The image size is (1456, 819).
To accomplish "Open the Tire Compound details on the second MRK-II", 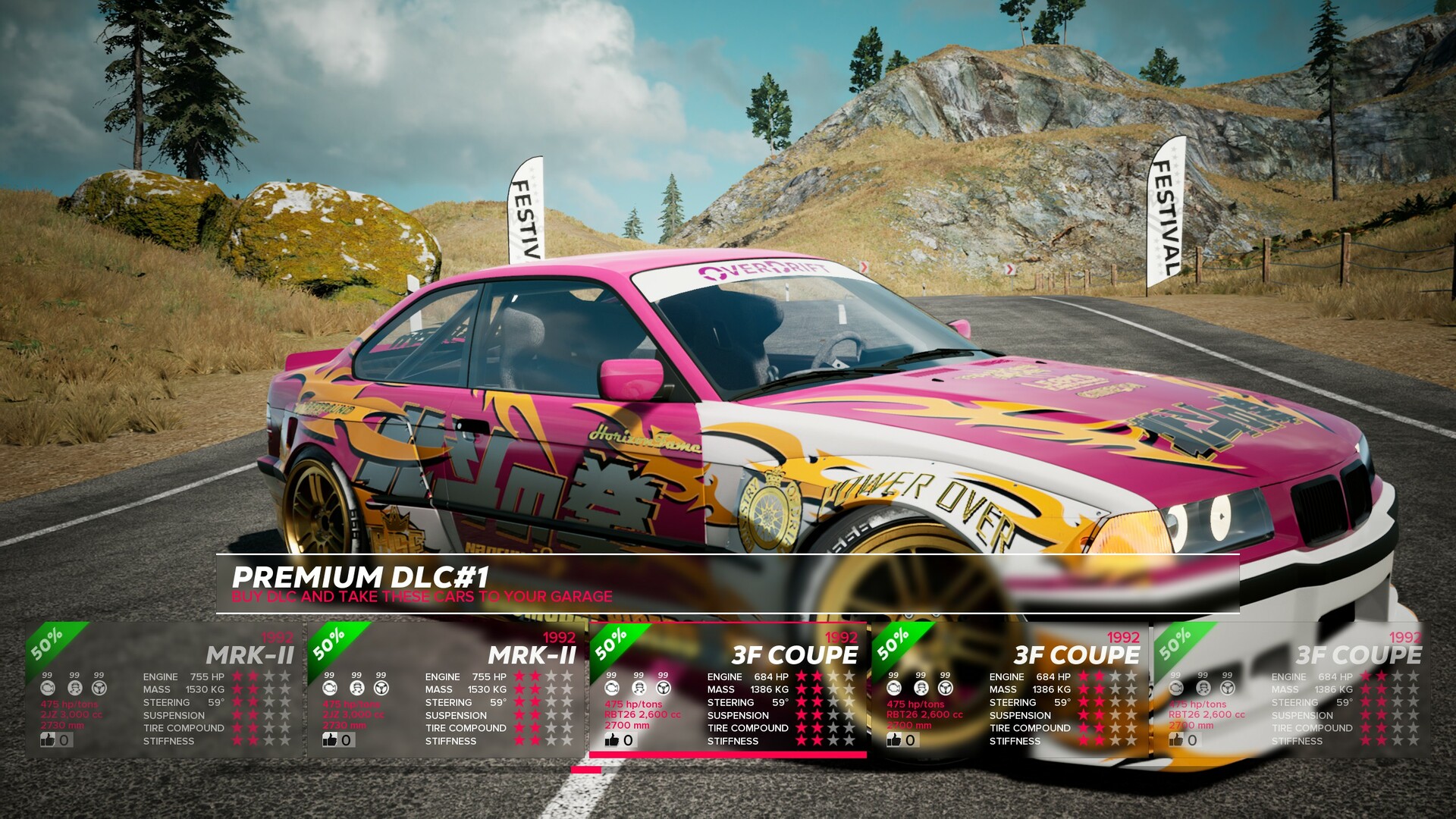I will click(466, 727).
